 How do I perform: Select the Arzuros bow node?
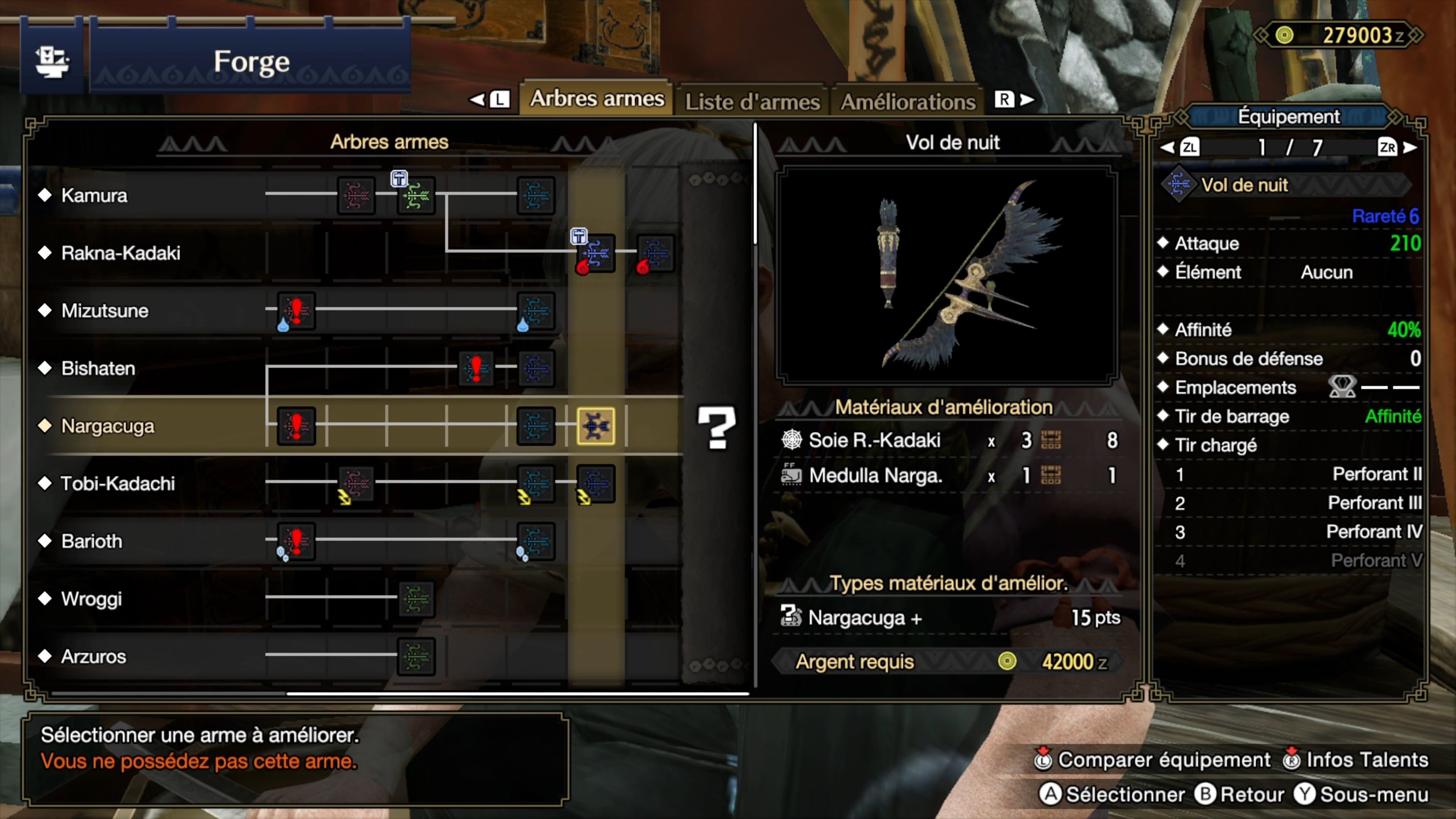pos(417,657)
